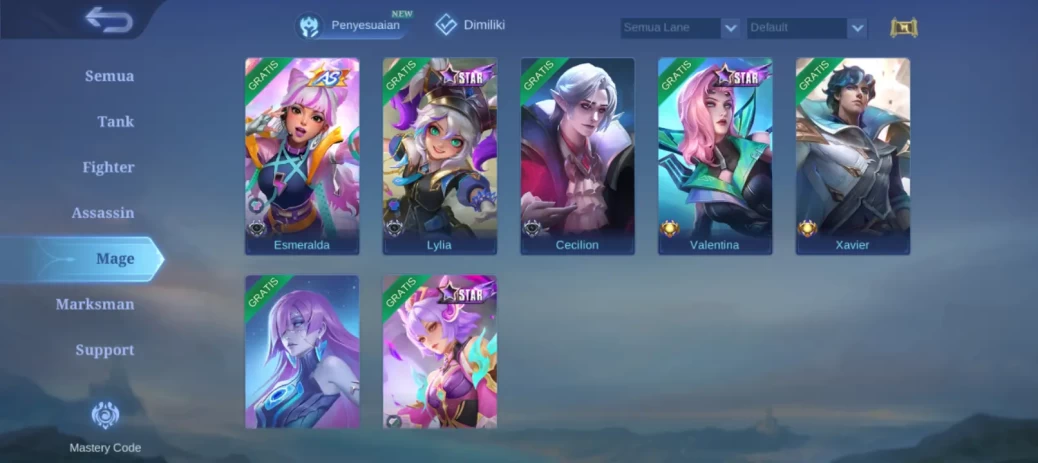Choose the Lylia hero card

tap(440, 155)
